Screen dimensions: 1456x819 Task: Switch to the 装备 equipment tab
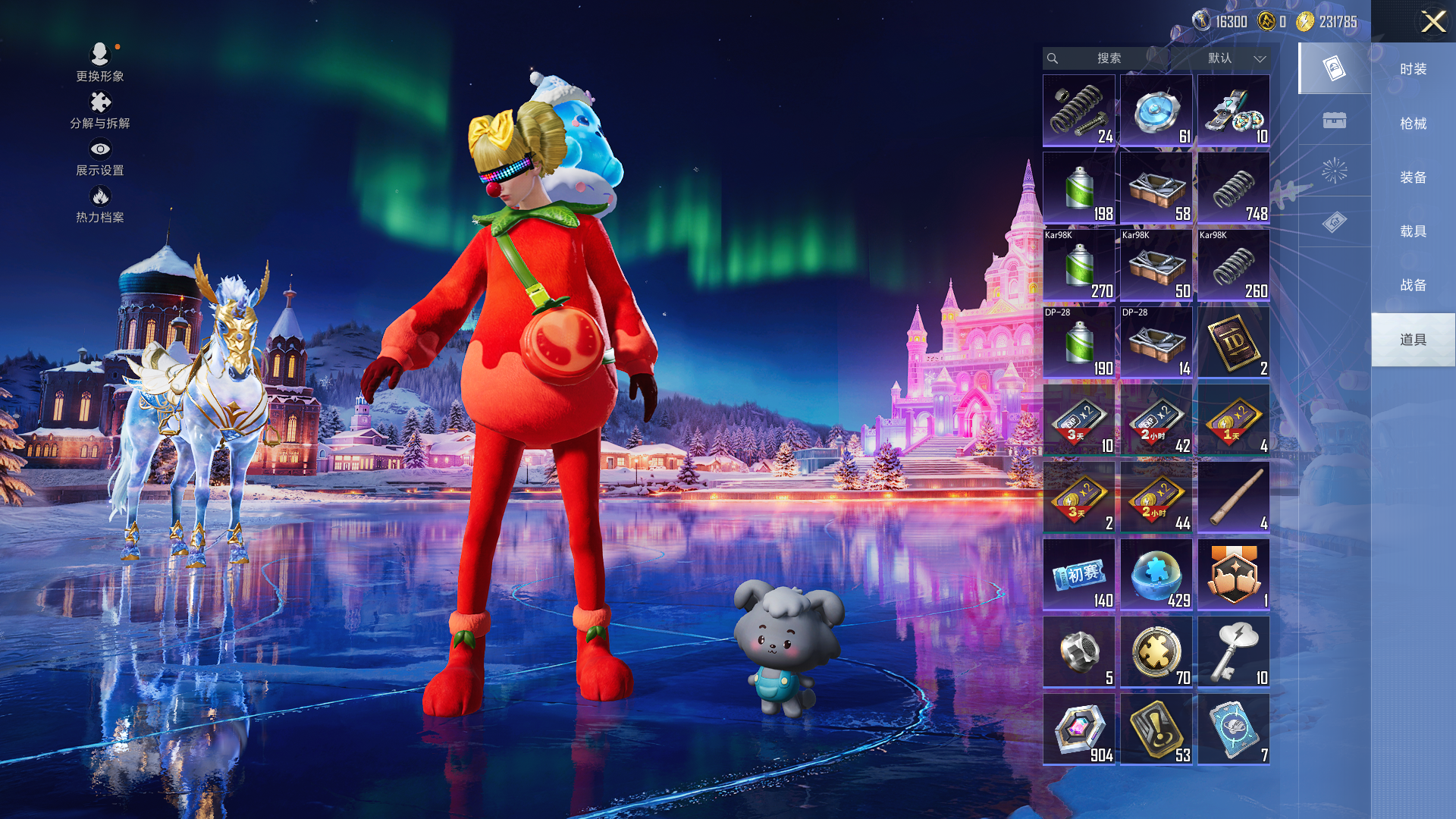point(1413,177)
